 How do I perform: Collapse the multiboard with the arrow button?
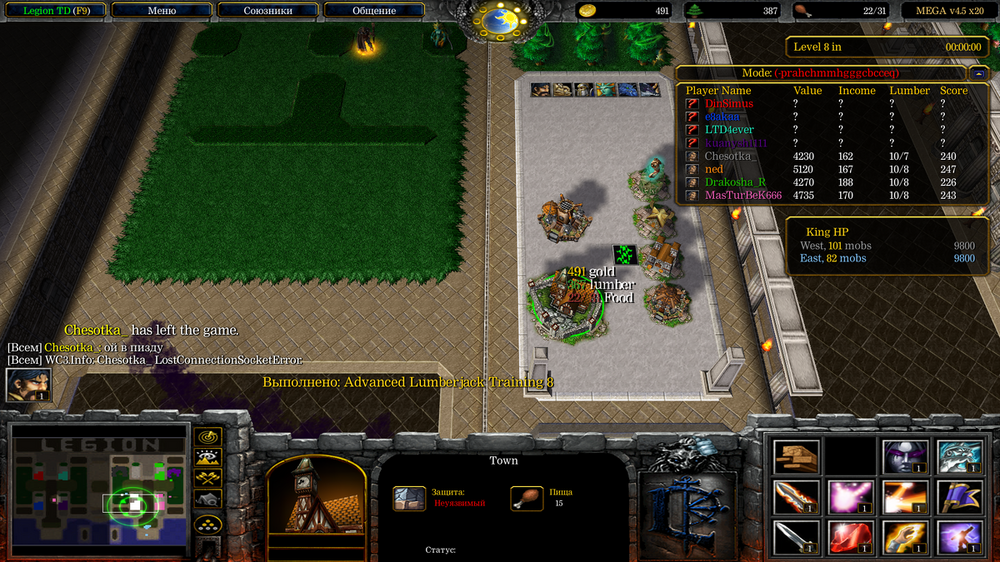coord(976,73)
